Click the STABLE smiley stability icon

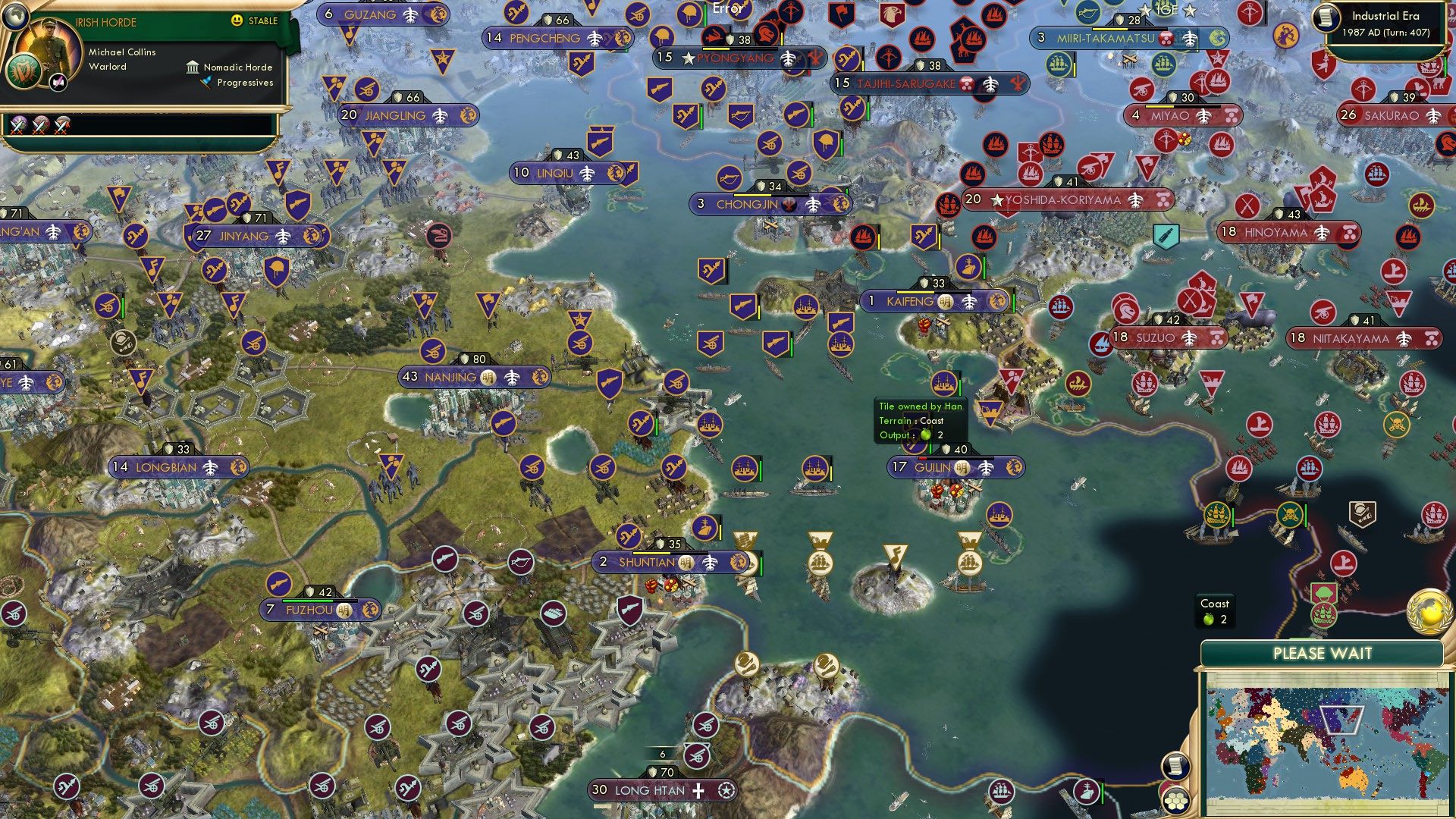click(237, 22)
